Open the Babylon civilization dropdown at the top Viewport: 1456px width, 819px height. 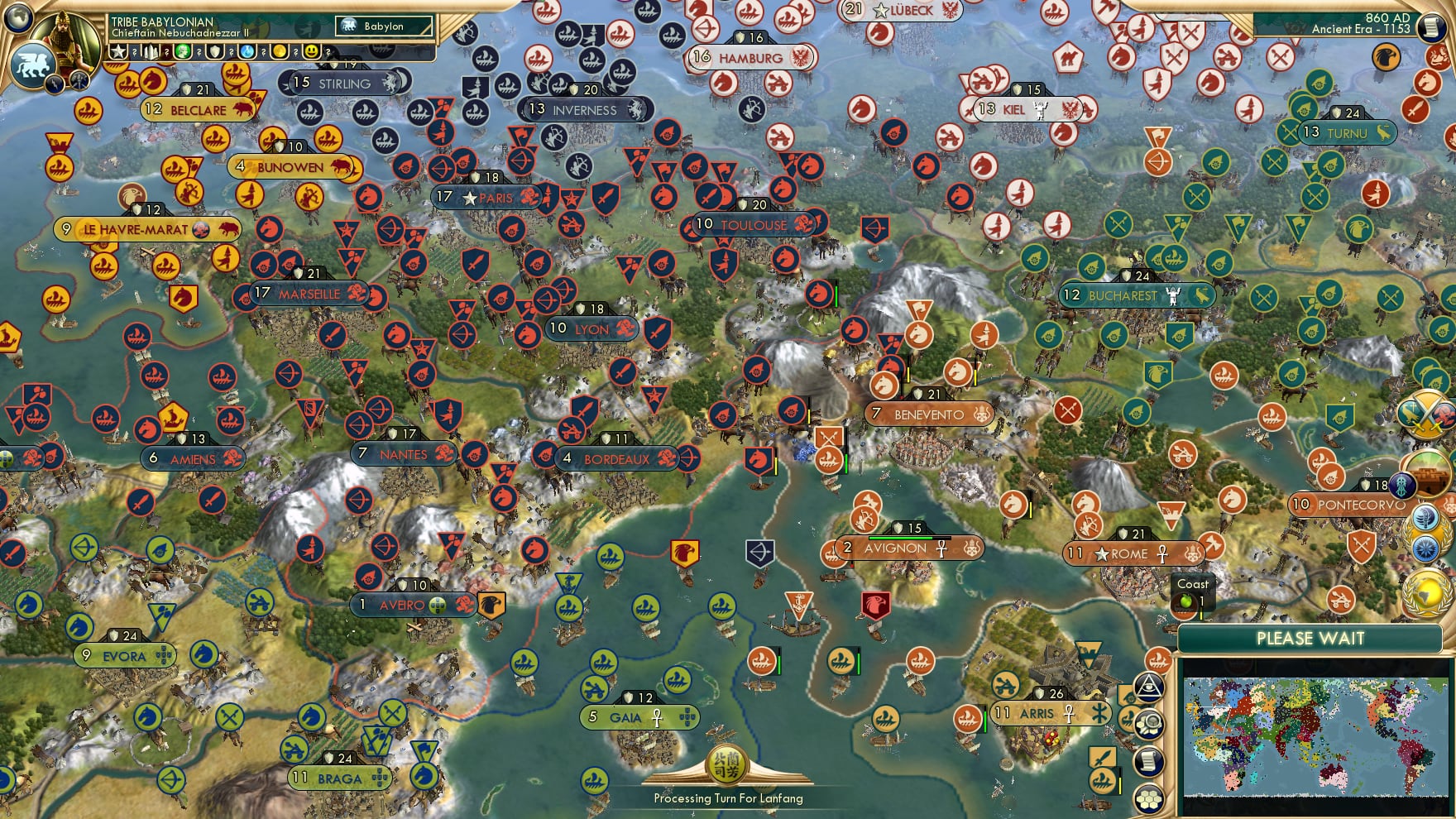tap(382, 26)
